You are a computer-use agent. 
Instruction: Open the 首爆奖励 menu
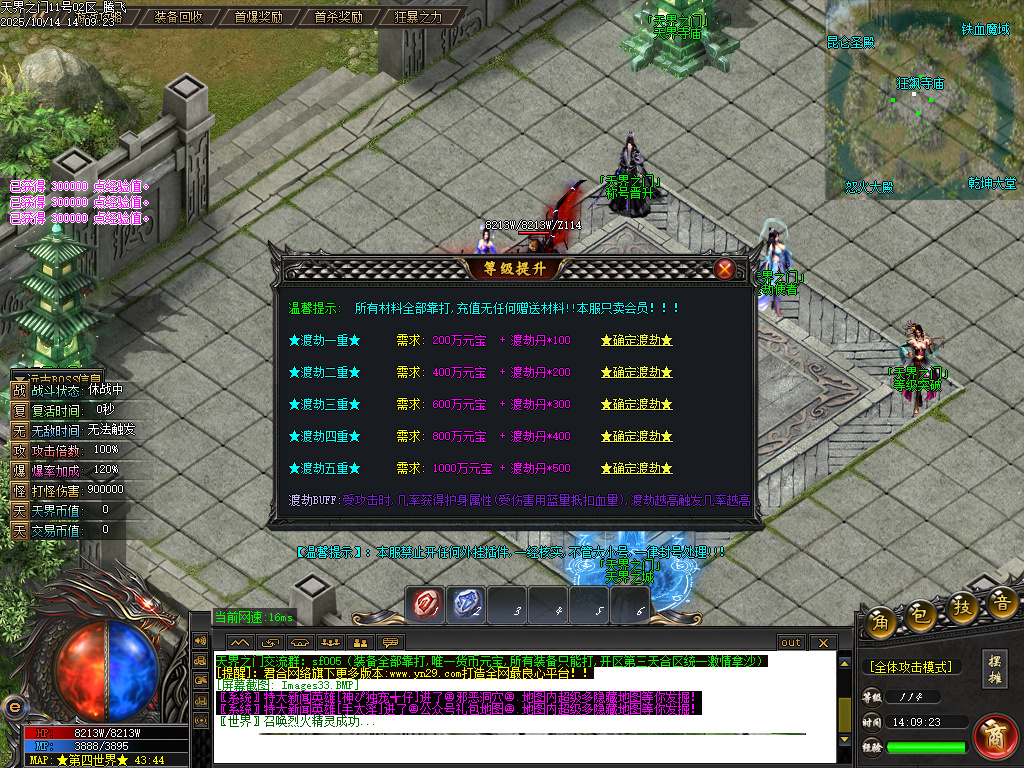click(x=258, y=17)
